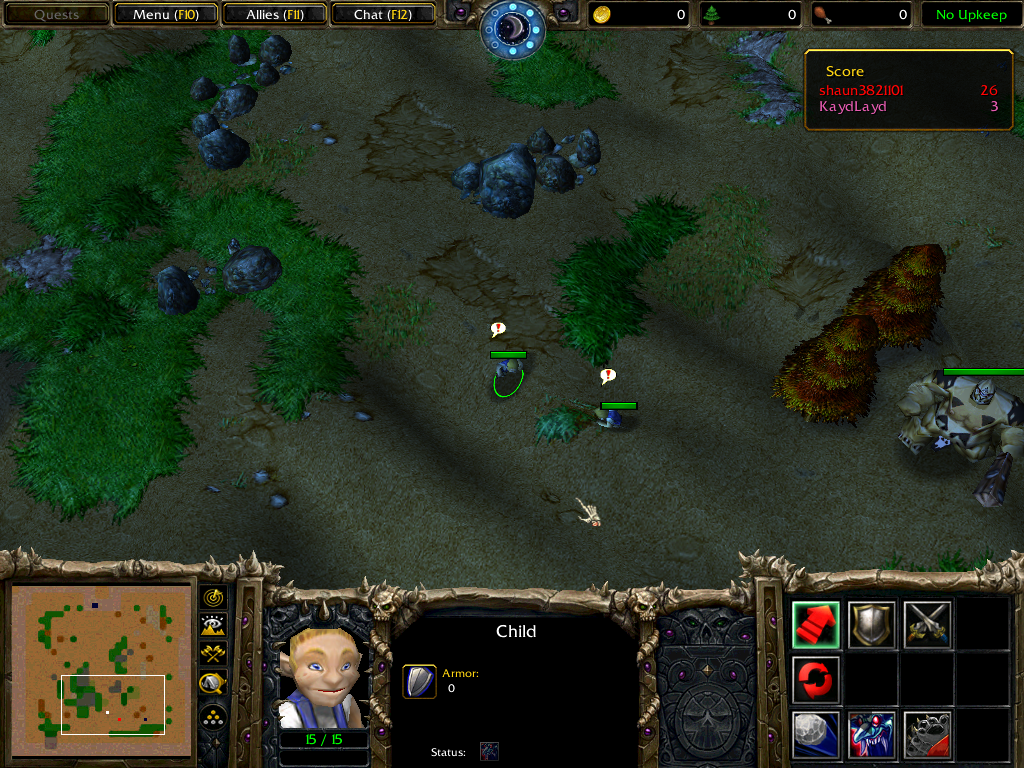Open the Menu (F10) button
Screen dimensions: 1024x768
165,15
